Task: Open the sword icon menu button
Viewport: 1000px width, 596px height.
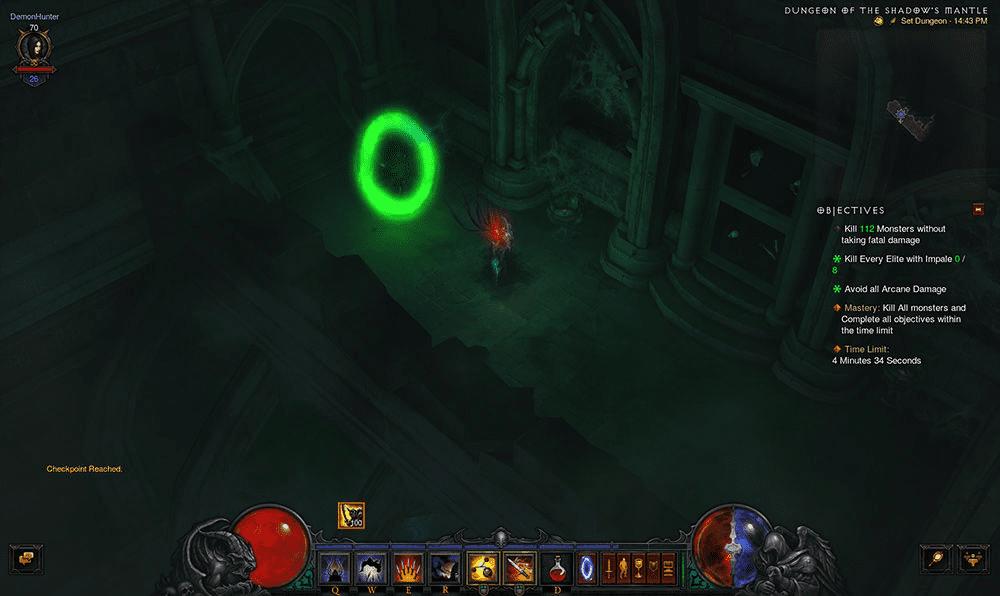Action: pyautogui.click(x=608, y=567)
